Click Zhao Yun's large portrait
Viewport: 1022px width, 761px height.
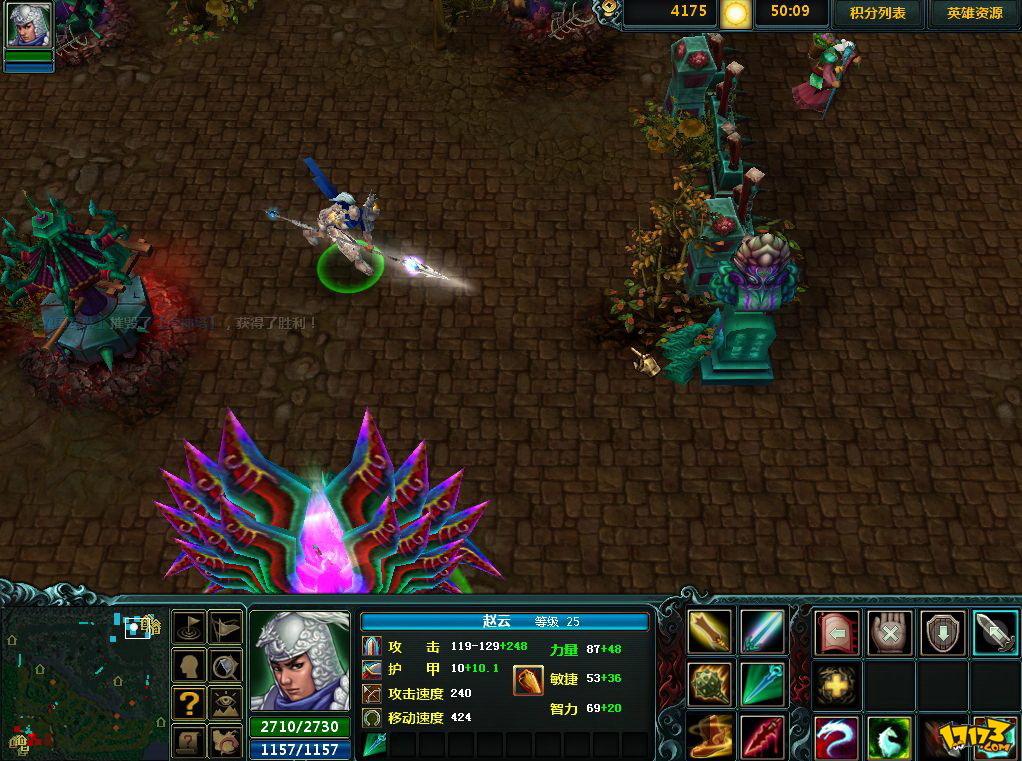(299, 660)
